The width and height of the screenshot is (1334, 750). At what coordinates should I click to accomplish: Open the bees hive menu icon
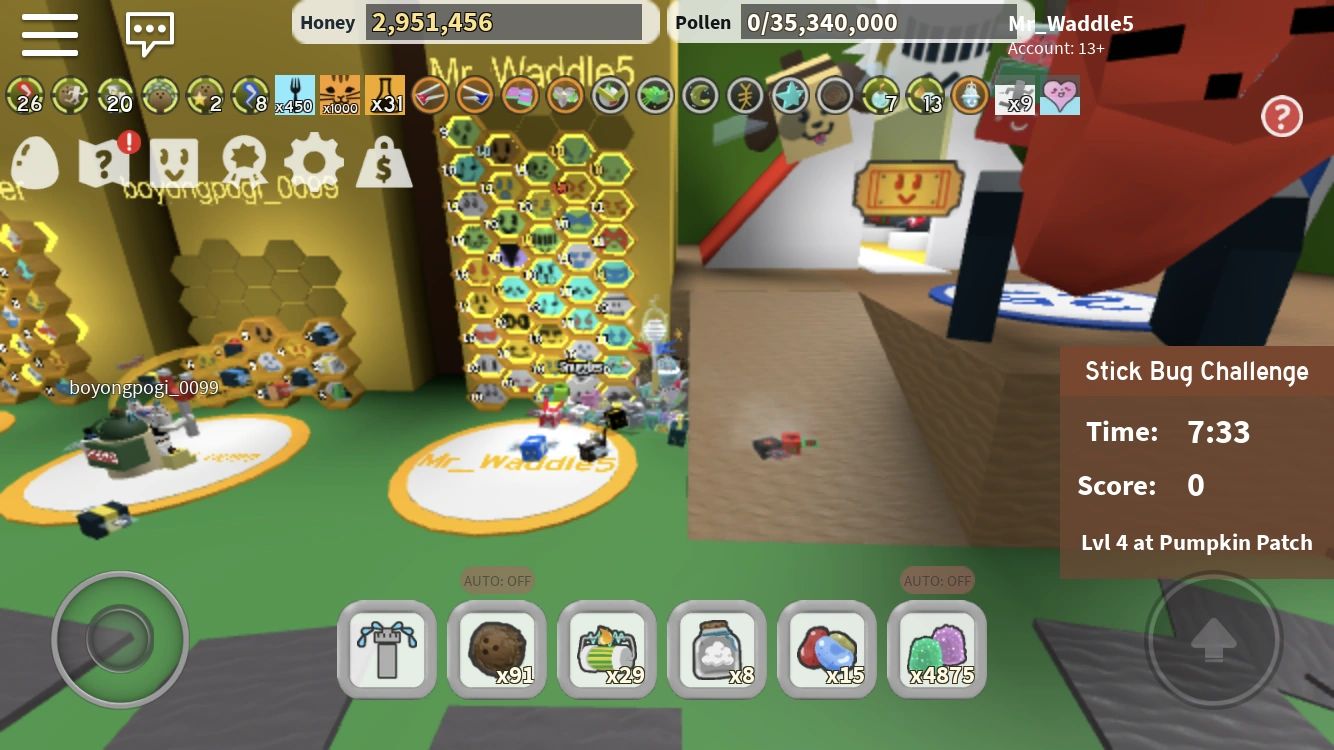pyautogui.click(x=173, y=160)
